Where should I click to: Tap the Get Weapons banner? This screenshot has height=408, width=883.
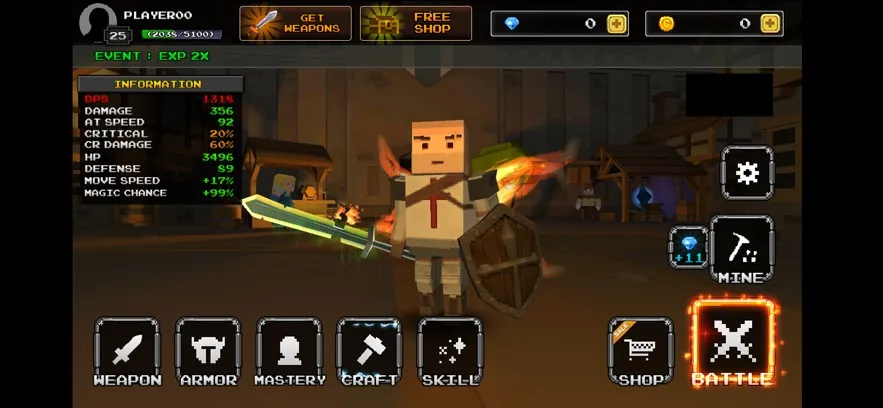coord(295,23)
